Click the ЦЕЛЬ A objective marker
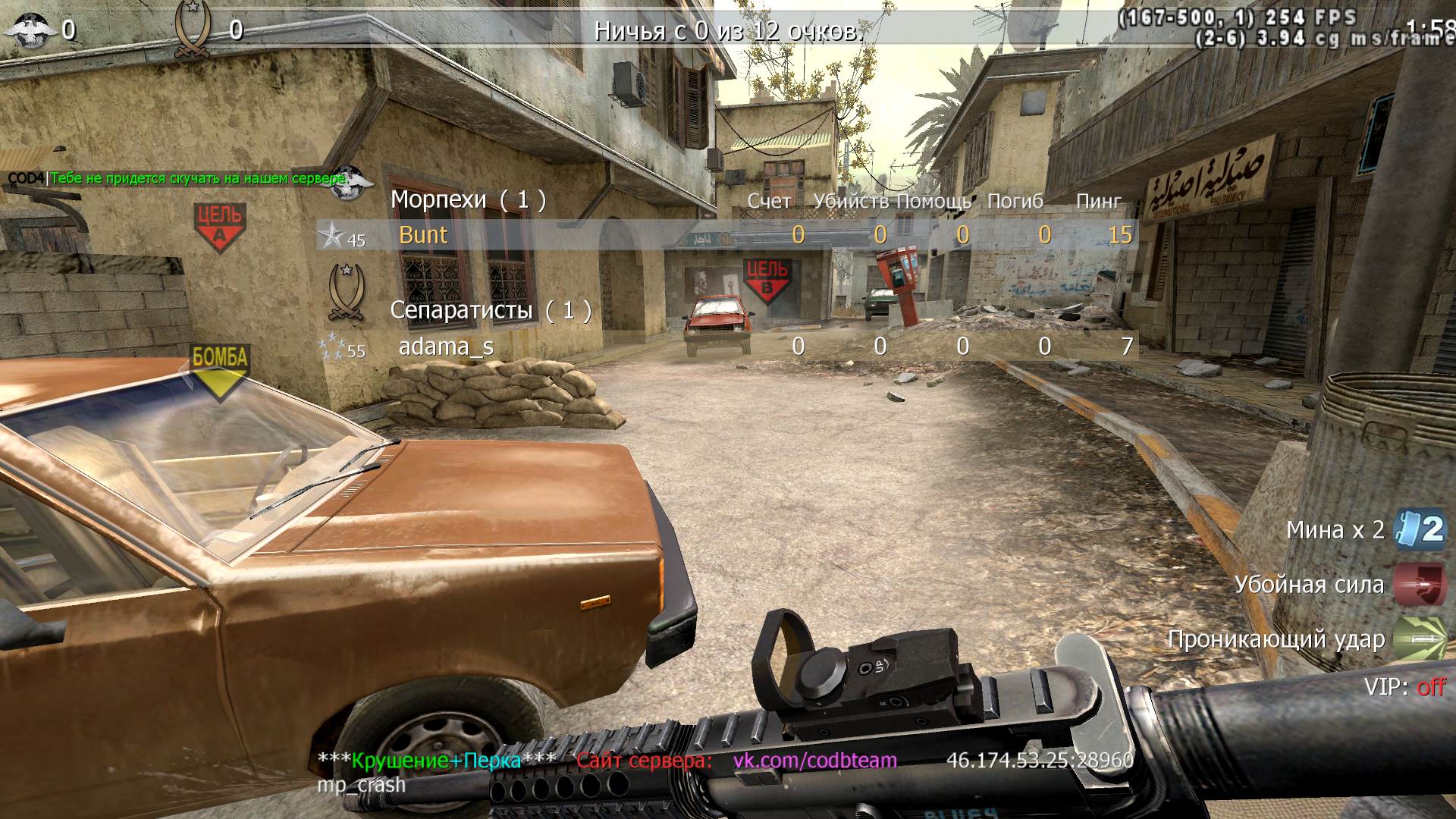This screenshot has height=819, width=1456. tap(219, 226)
